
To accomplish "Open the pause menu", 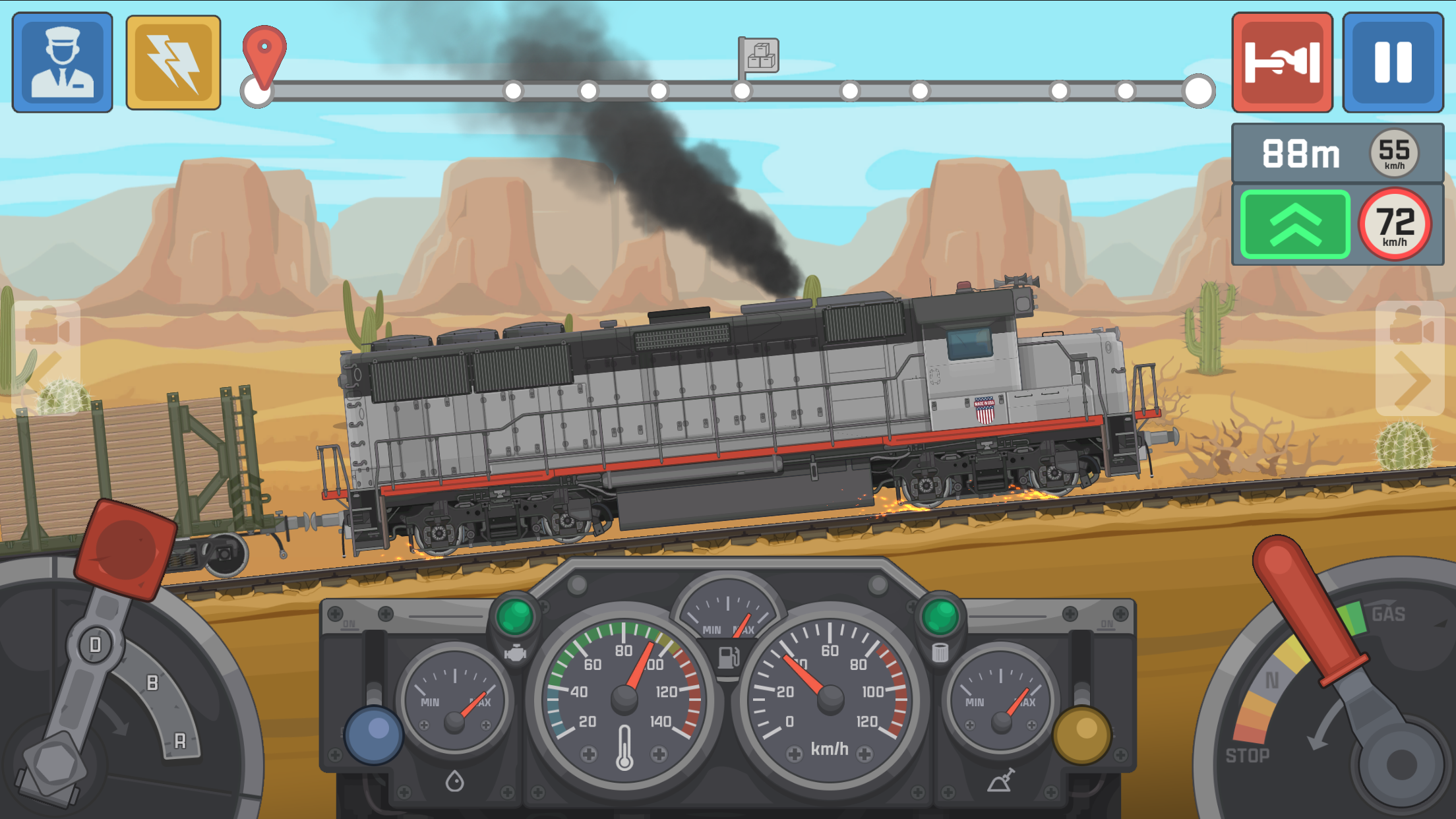I will (1393, 61).
